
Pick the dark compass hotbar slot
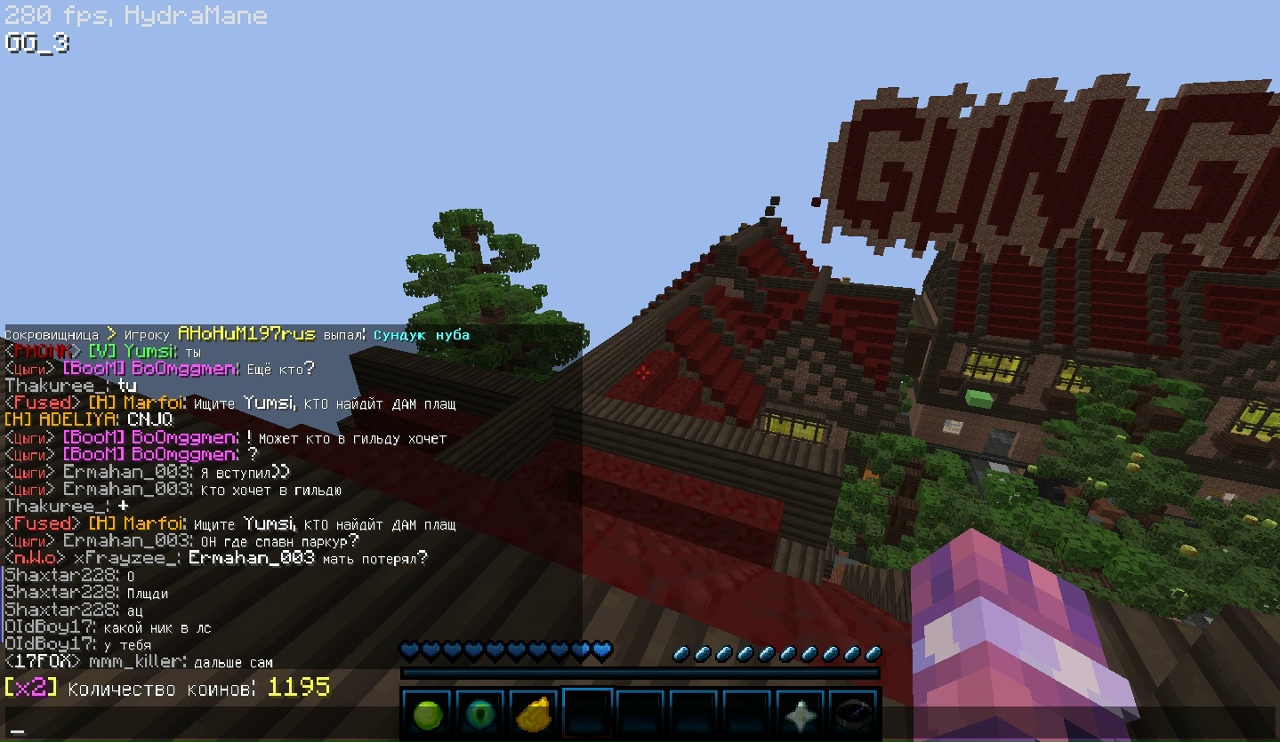pyautogui.click(x=854, y=715)
